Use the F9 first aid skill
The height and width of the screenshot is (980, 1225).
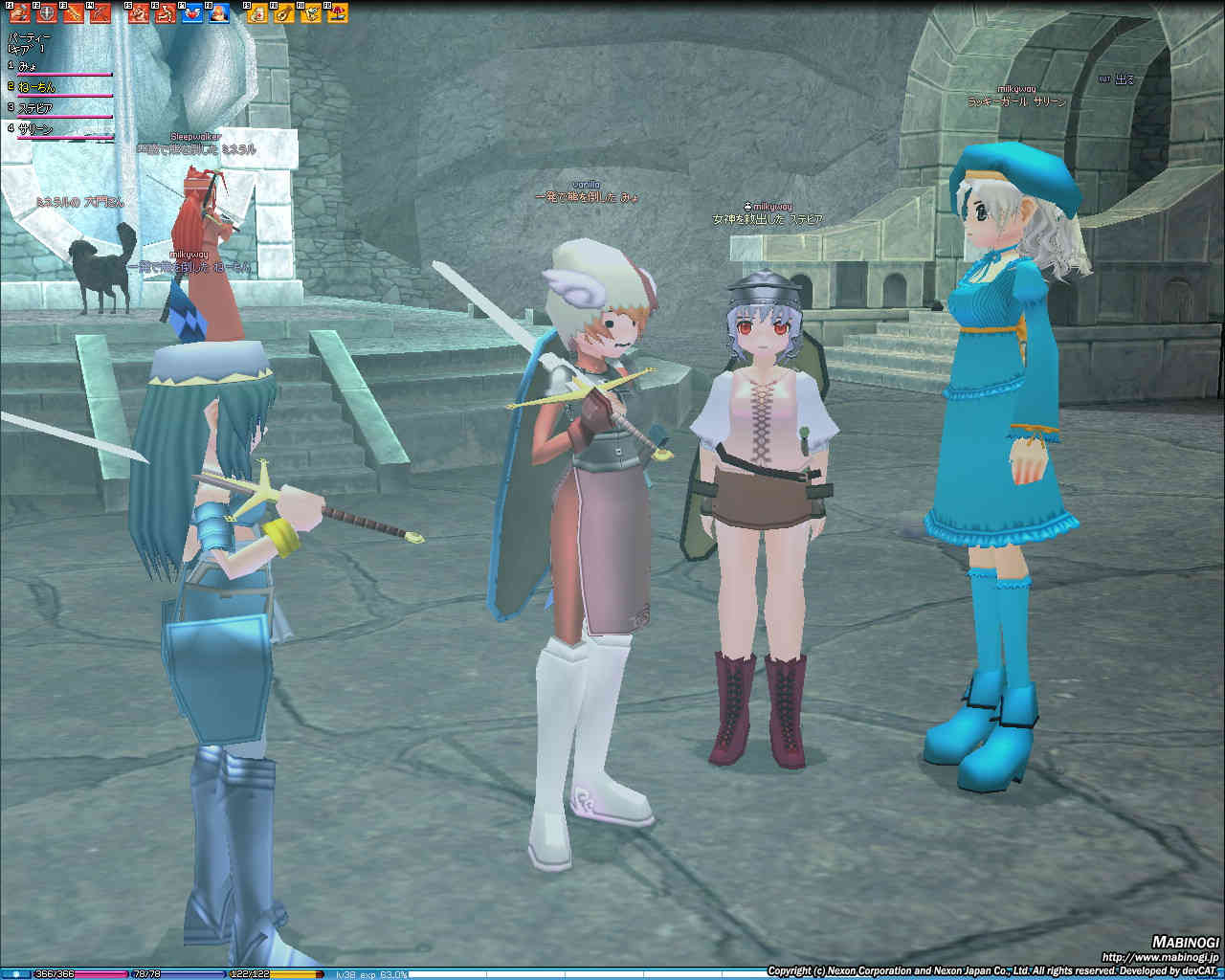[x=258, y=13]
